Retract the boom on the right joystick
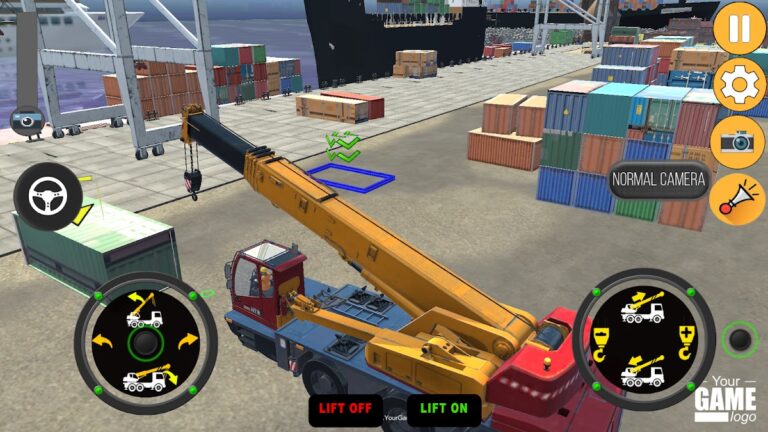Screen dimensions: 768x432 643,372
